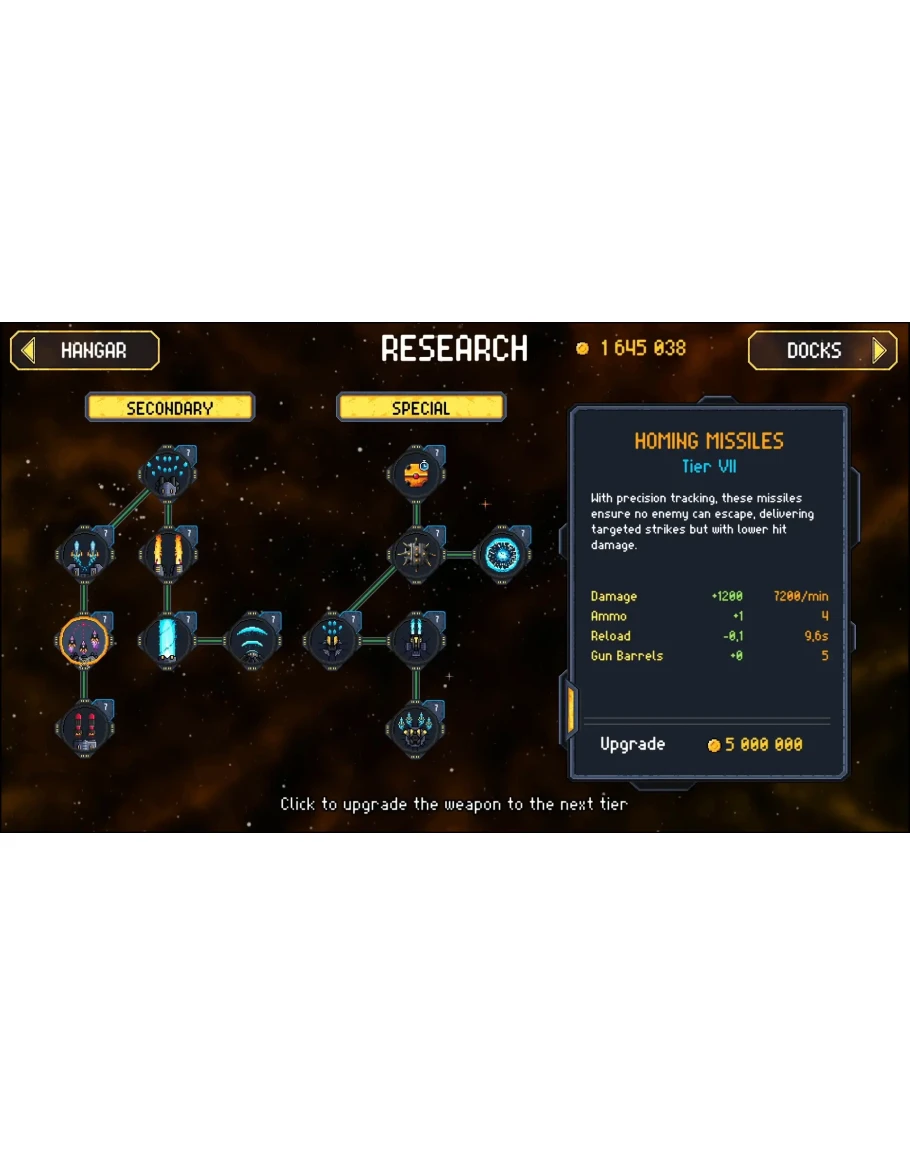Switch to the Special weapons category
Screen dimensions: 910x1155
[x=421, y=408]
